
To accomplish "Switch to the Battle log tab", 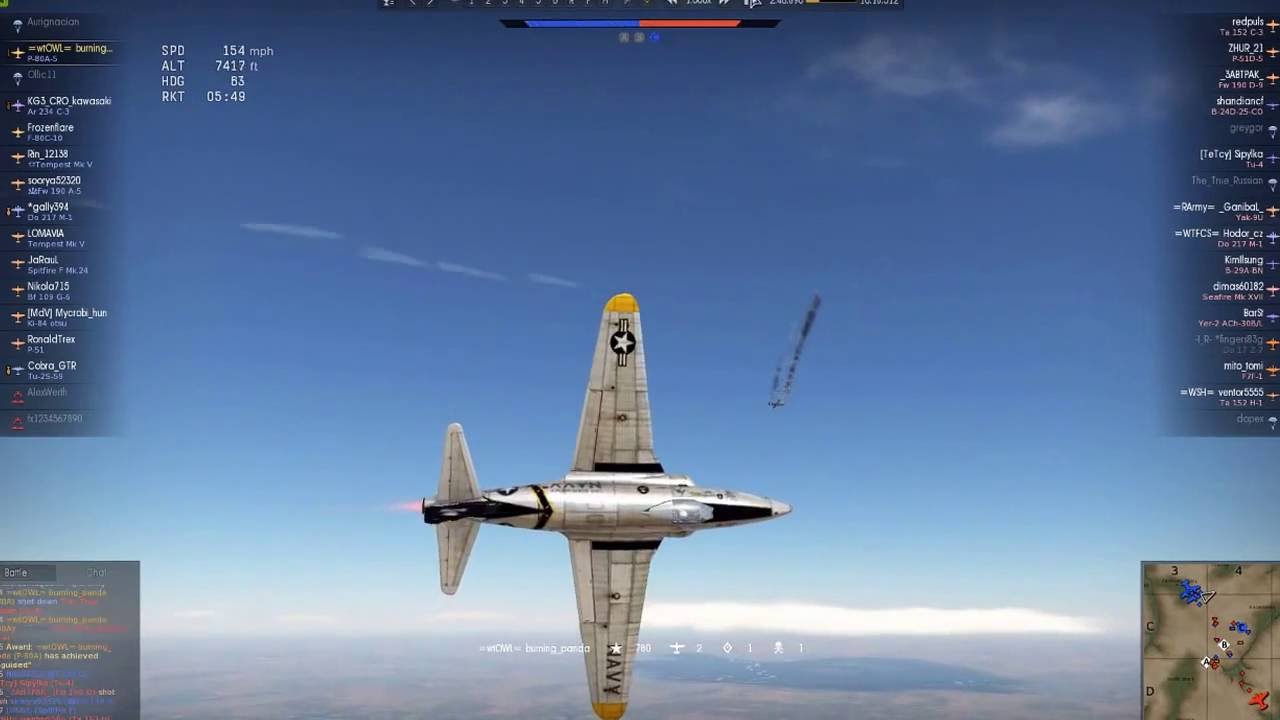I will click(x=17, y=573).
